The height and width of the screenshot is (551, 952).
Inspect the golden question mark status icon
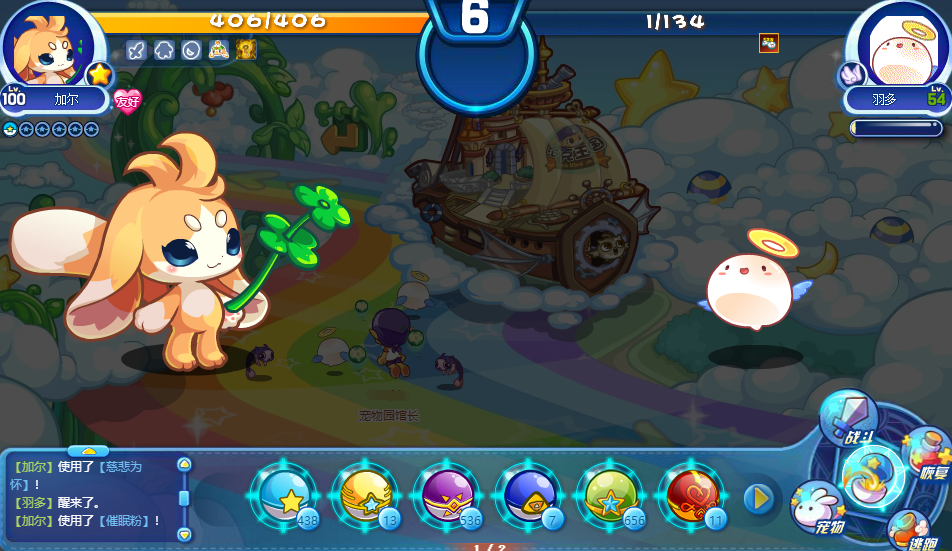pyautogui.click(x=247, y=50)
